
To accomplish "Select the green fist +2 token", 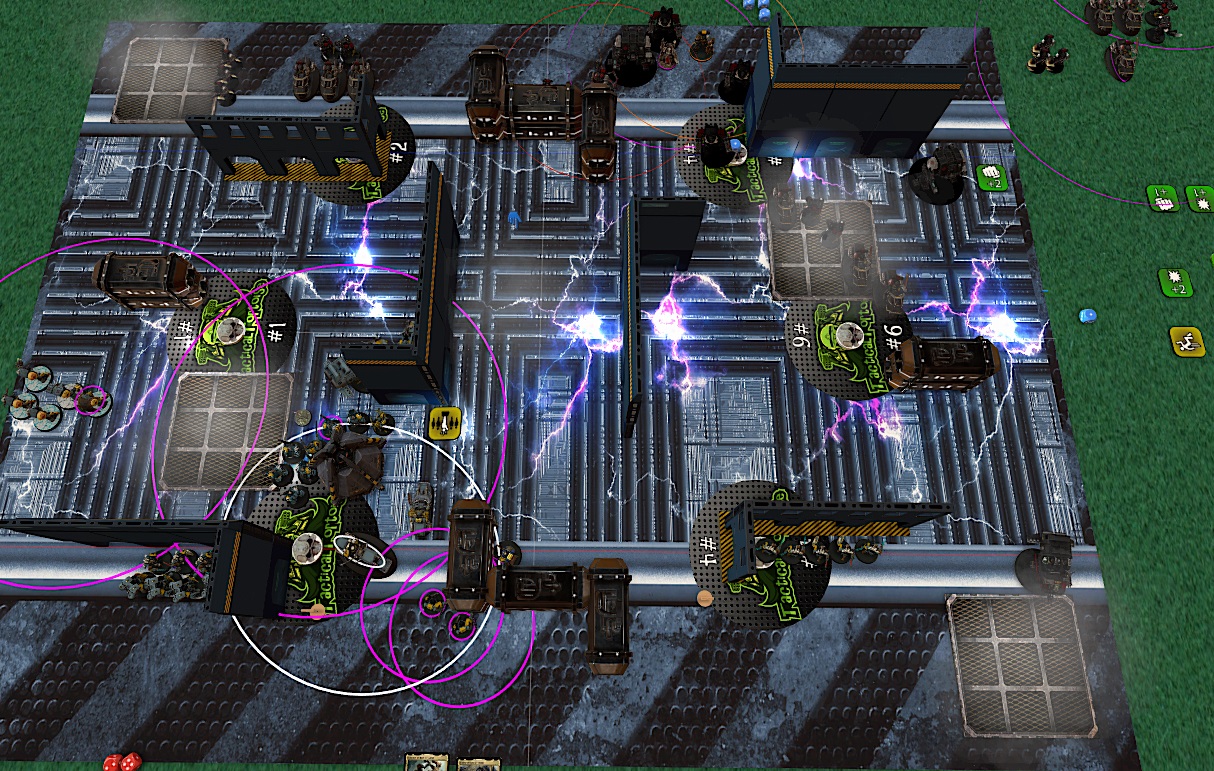I will (990, 178).
